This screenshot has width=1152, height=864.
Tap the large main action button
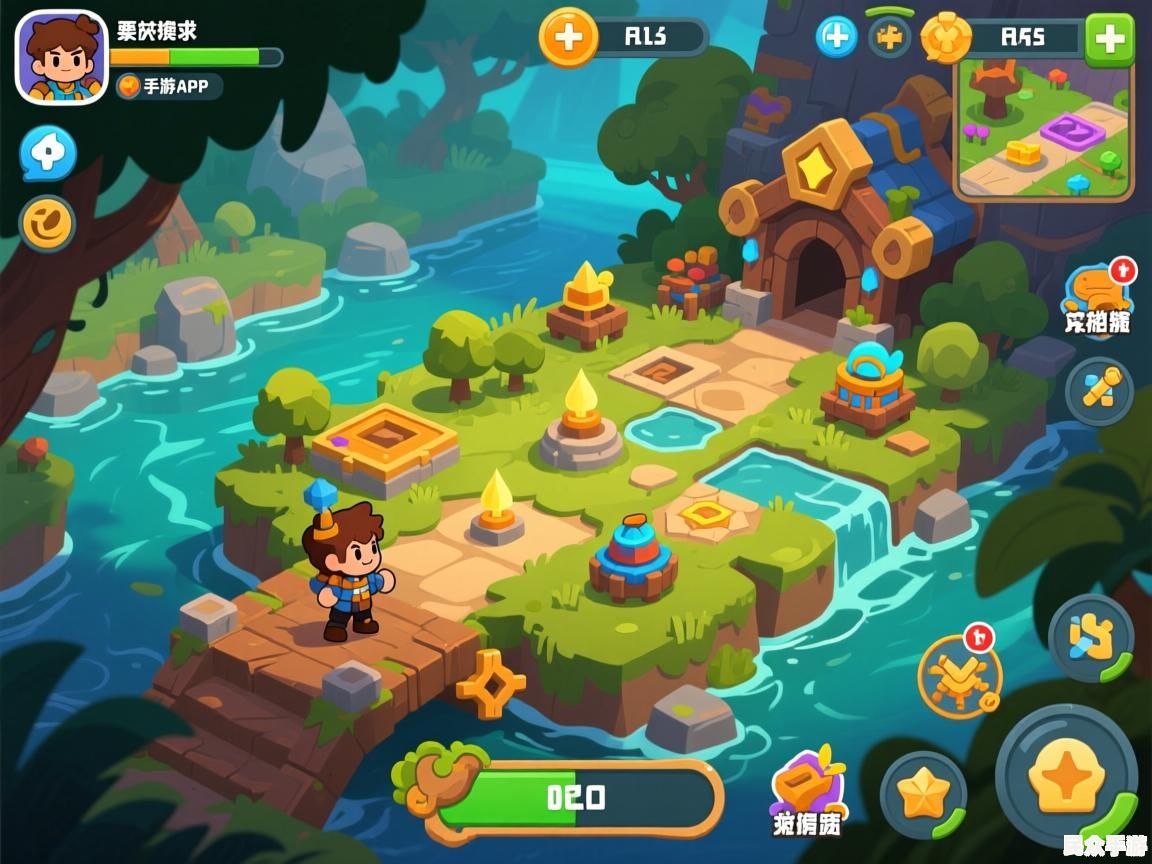point(1066,775)
